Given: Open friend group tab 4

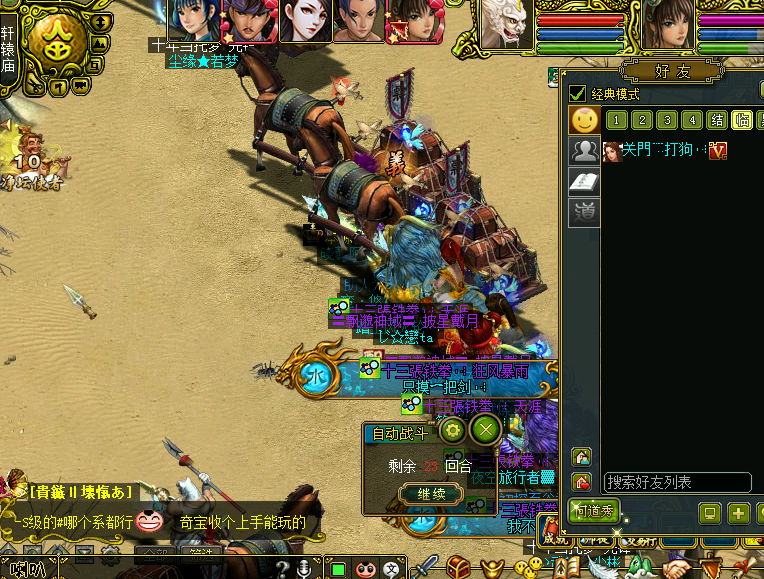Looking at the screenshot, I should [x=692, y=120].
